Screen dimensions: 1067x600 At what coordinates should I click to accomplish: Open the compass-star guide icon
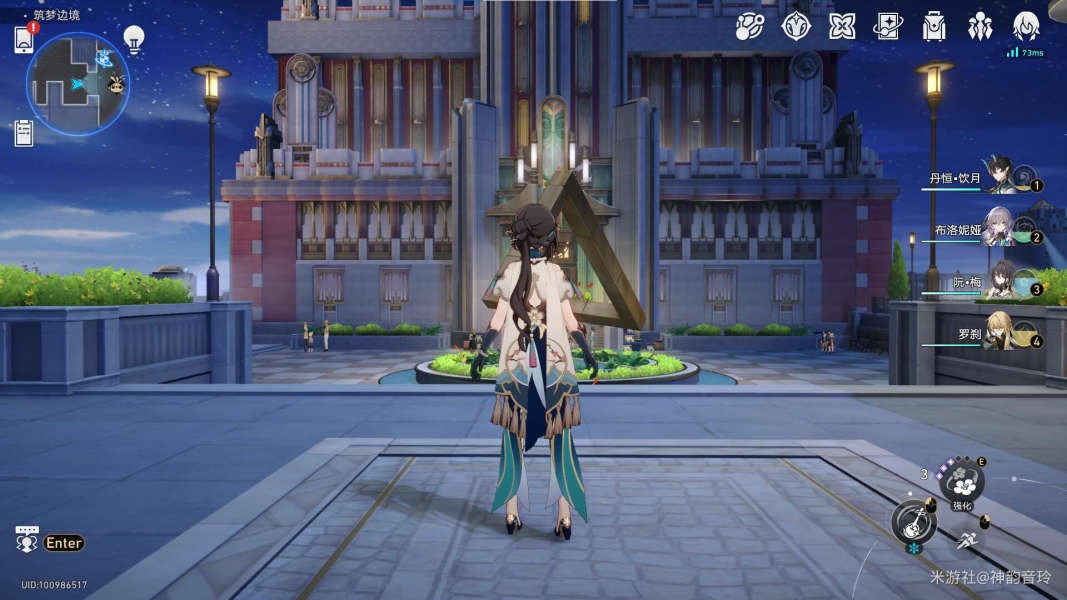coord(795,26)
